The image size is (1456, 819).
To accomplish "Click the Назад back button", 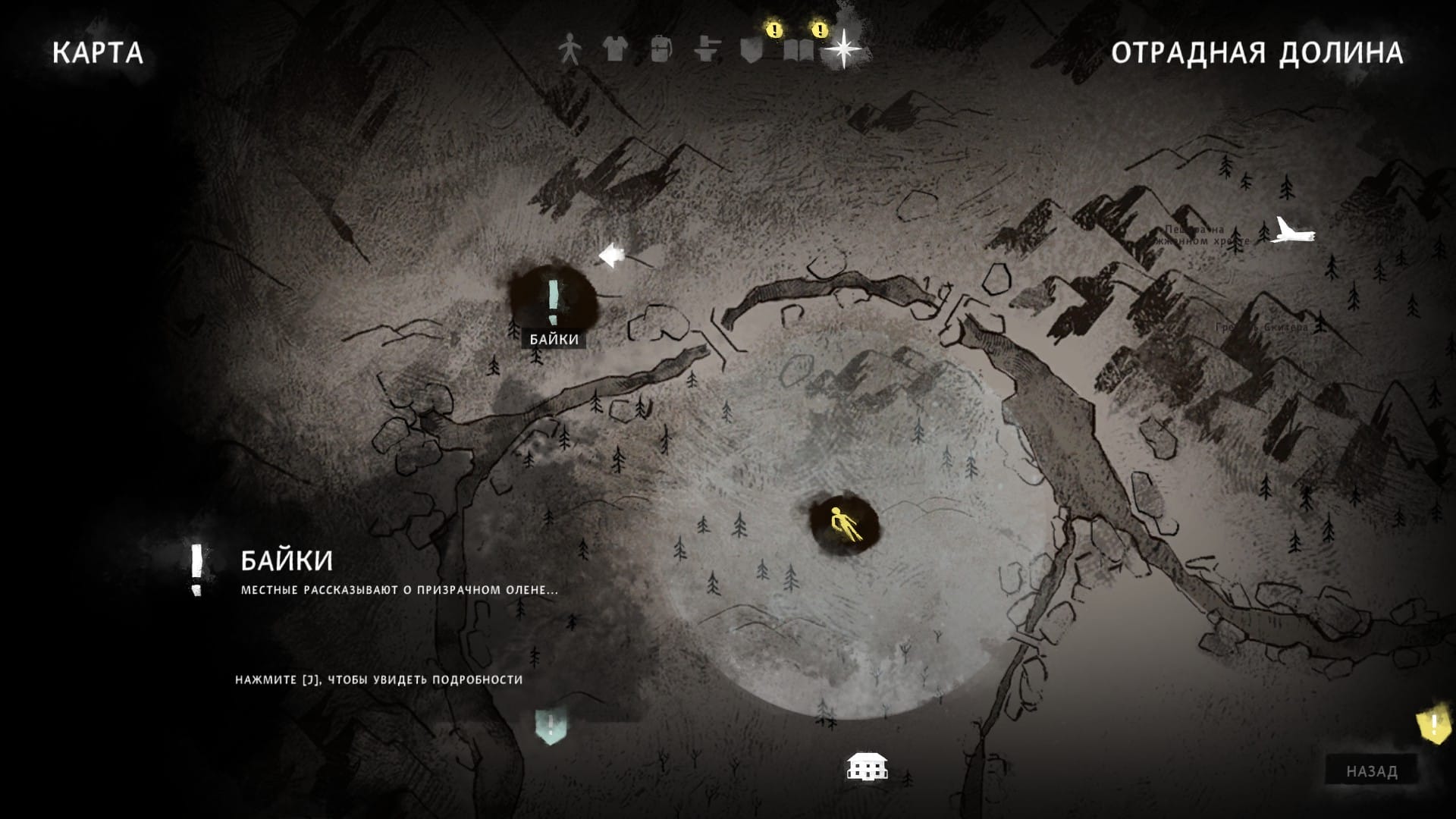I will [x=1371, y=771].
